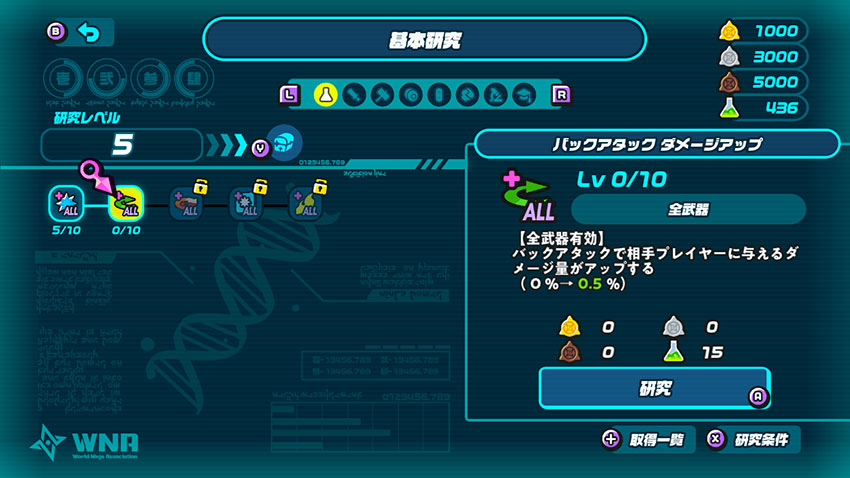Select the flask basic research tab
Screen dimensions: 850x478
click(x=324, y=95)
